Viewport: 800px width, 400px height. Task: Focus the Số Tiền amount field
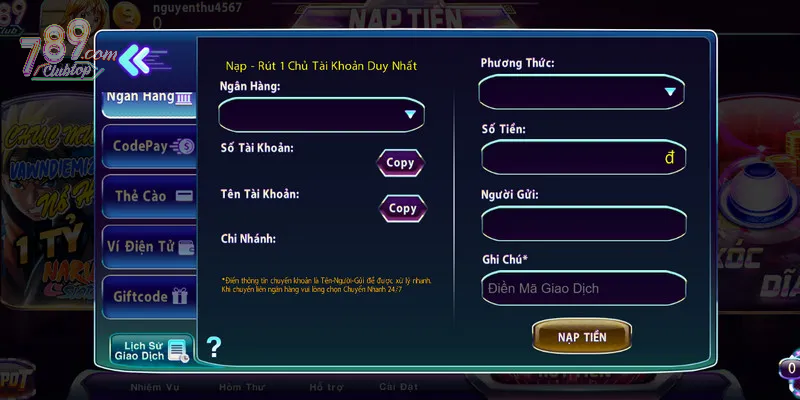point(582,158)
